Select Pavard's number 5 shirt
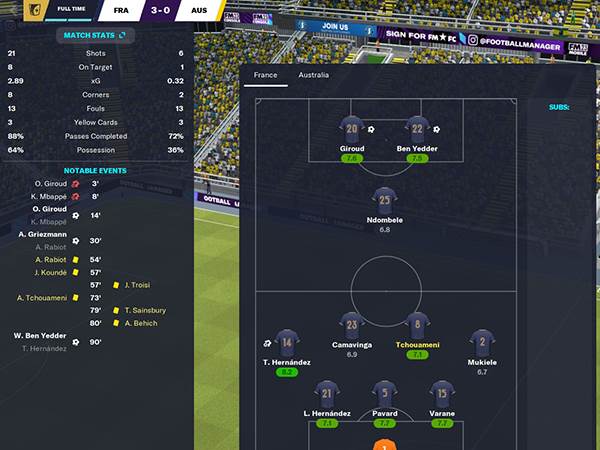The image size is (600, 450). click(x=384, y=392)
